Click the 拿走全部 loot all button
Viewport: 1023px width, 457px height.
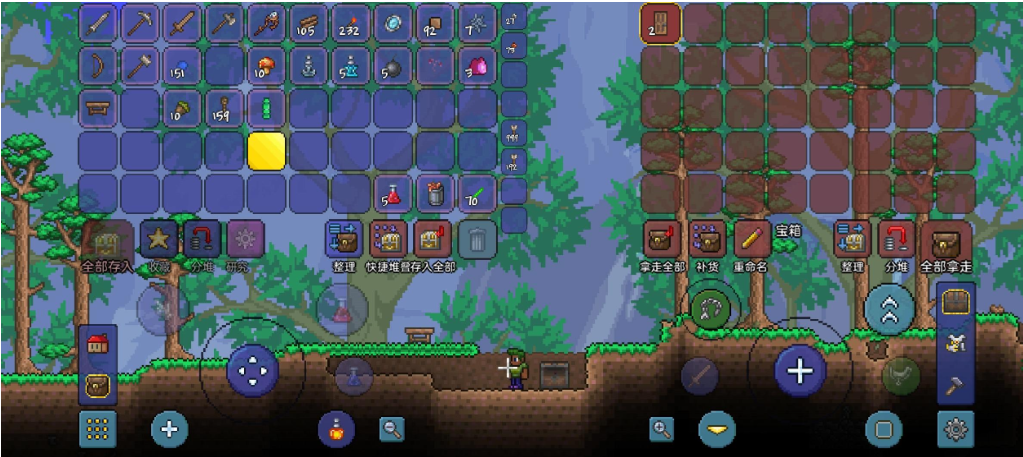[661, 240]
